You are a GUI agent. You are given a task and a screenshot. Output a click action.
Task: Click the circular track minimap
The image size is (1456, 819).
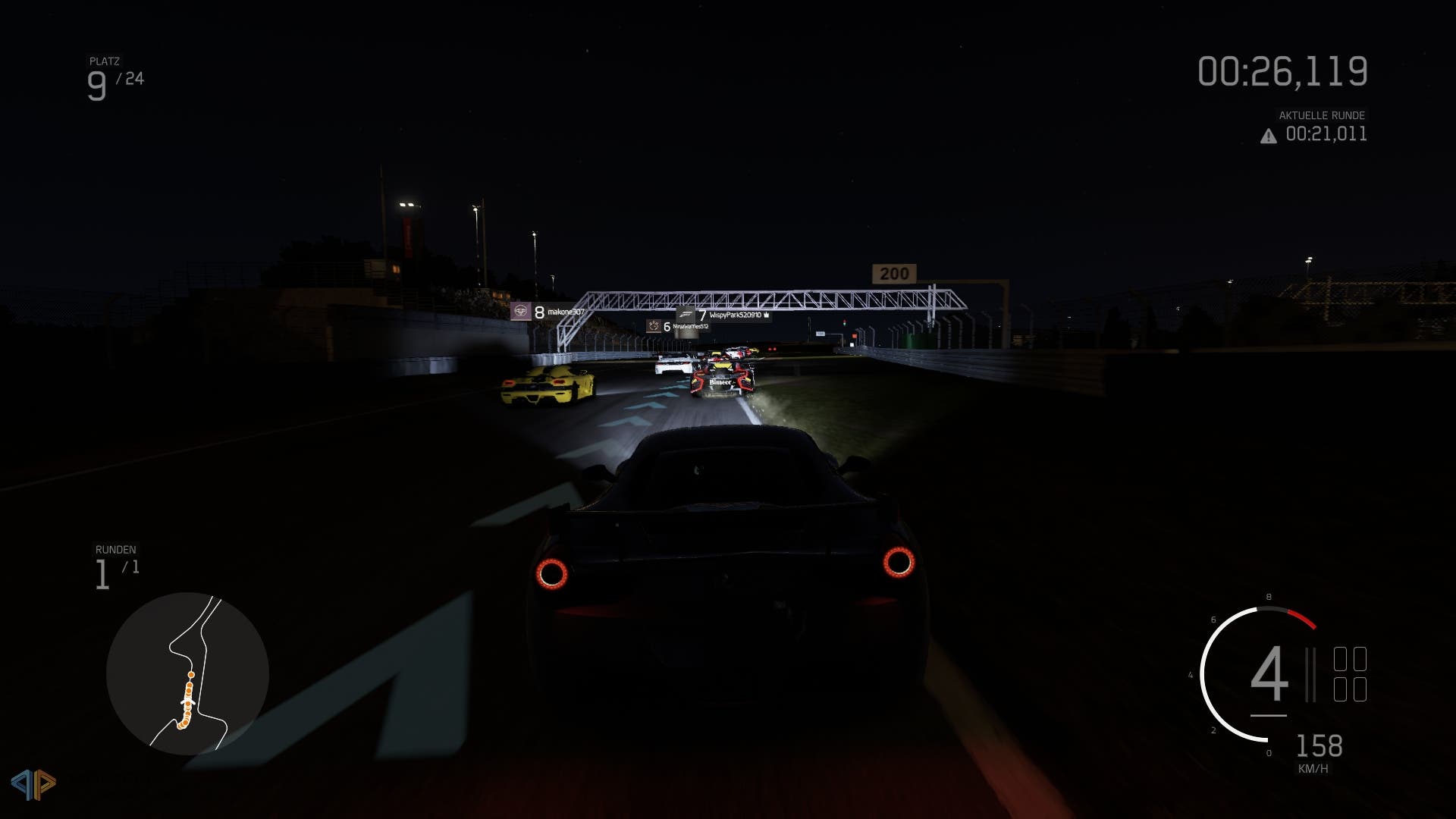click(187, 673)
